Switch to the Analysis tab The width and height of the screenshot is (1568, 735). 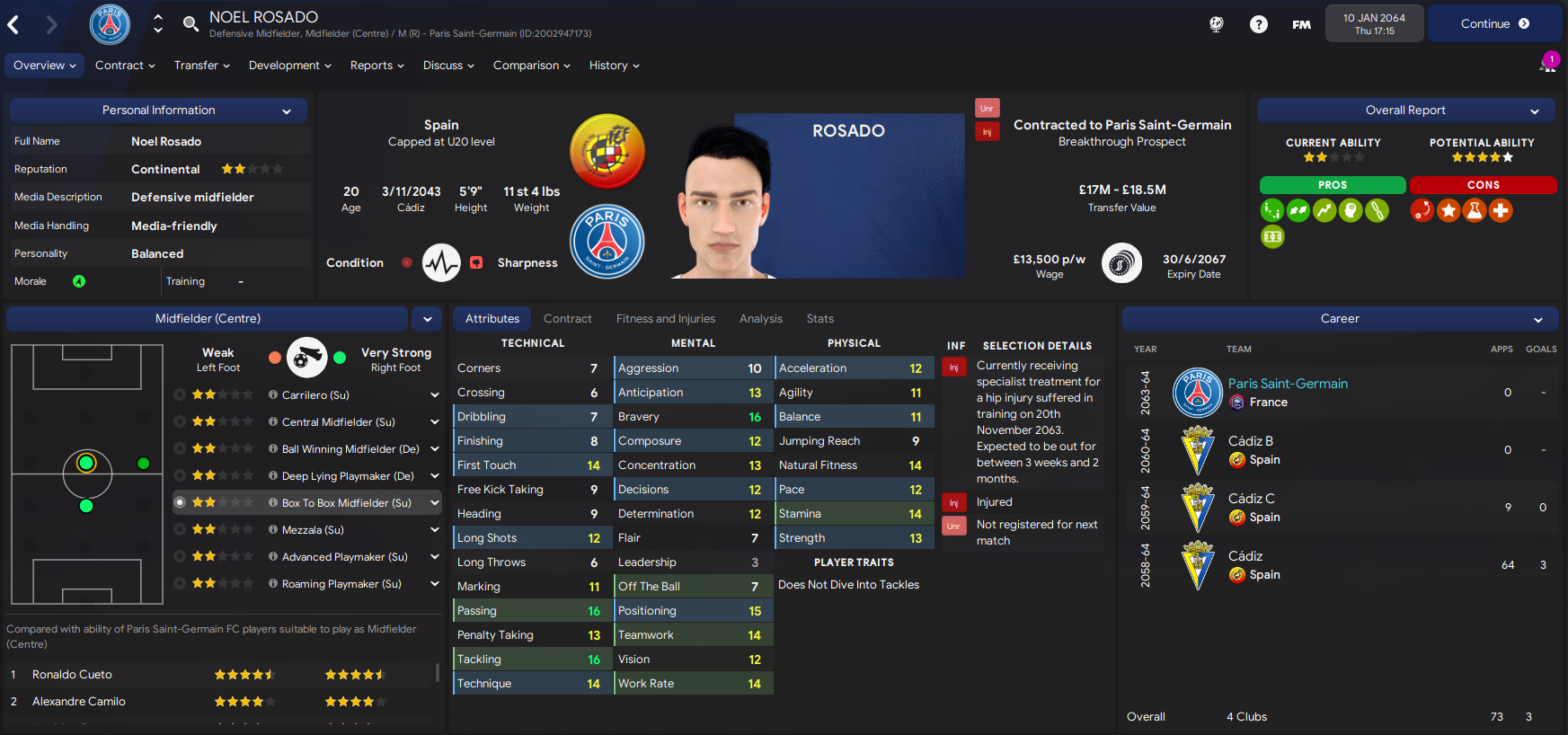pos(760,319)
